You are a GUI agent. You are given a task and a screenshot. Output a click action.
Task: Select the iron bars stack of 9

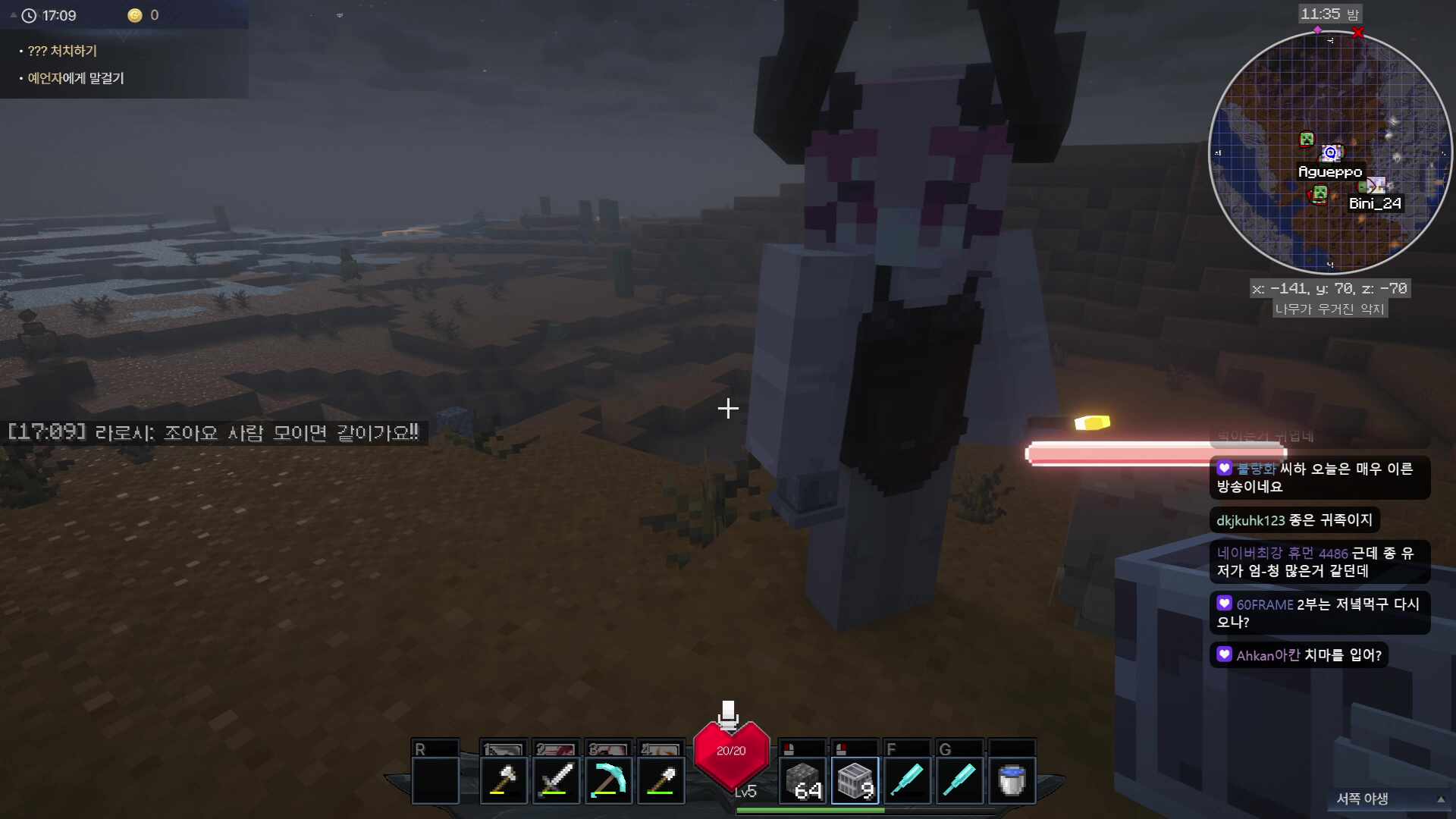click(855, 780)
